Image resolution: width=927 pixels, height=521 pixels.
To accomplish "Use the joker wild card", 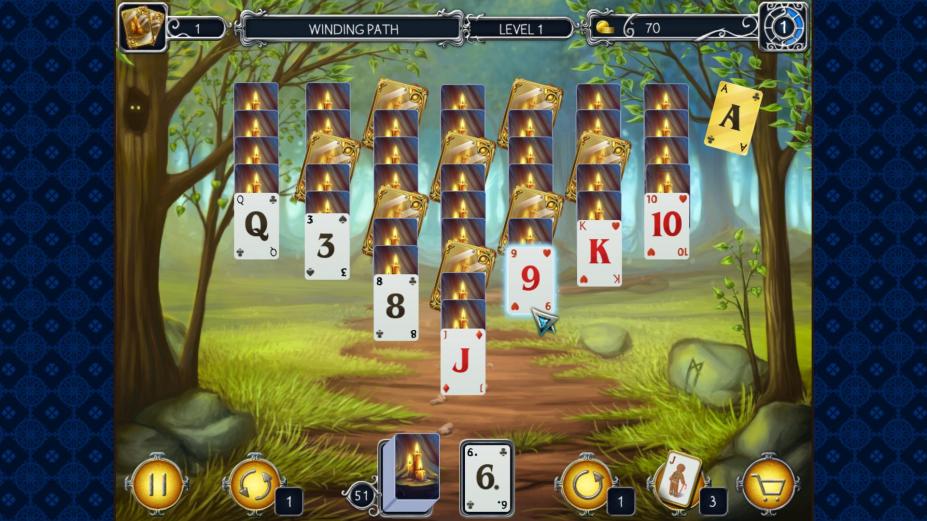I will pos(680,480).
